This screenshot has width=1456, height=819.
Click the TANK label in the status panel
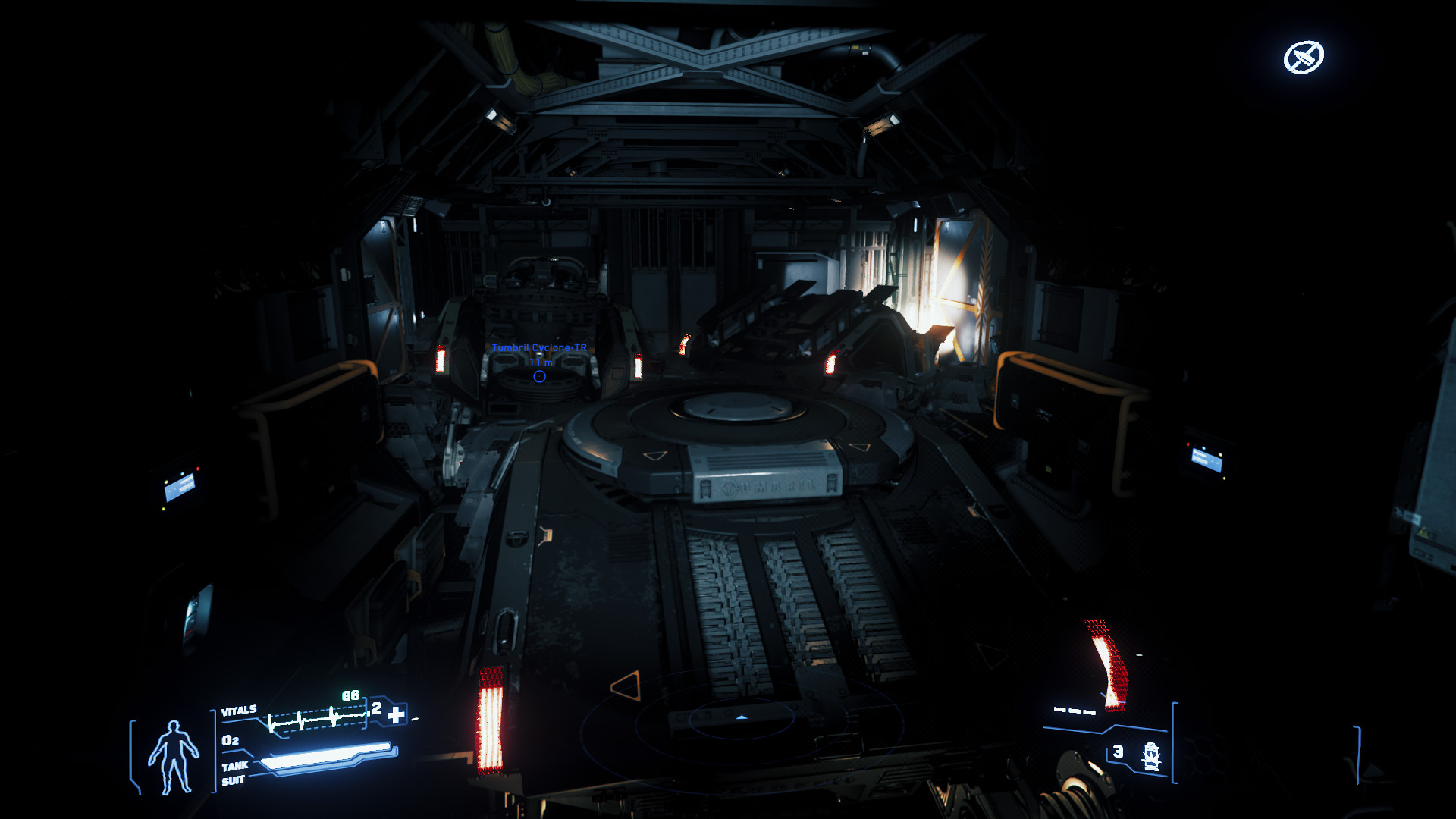(x=236, y=766)
